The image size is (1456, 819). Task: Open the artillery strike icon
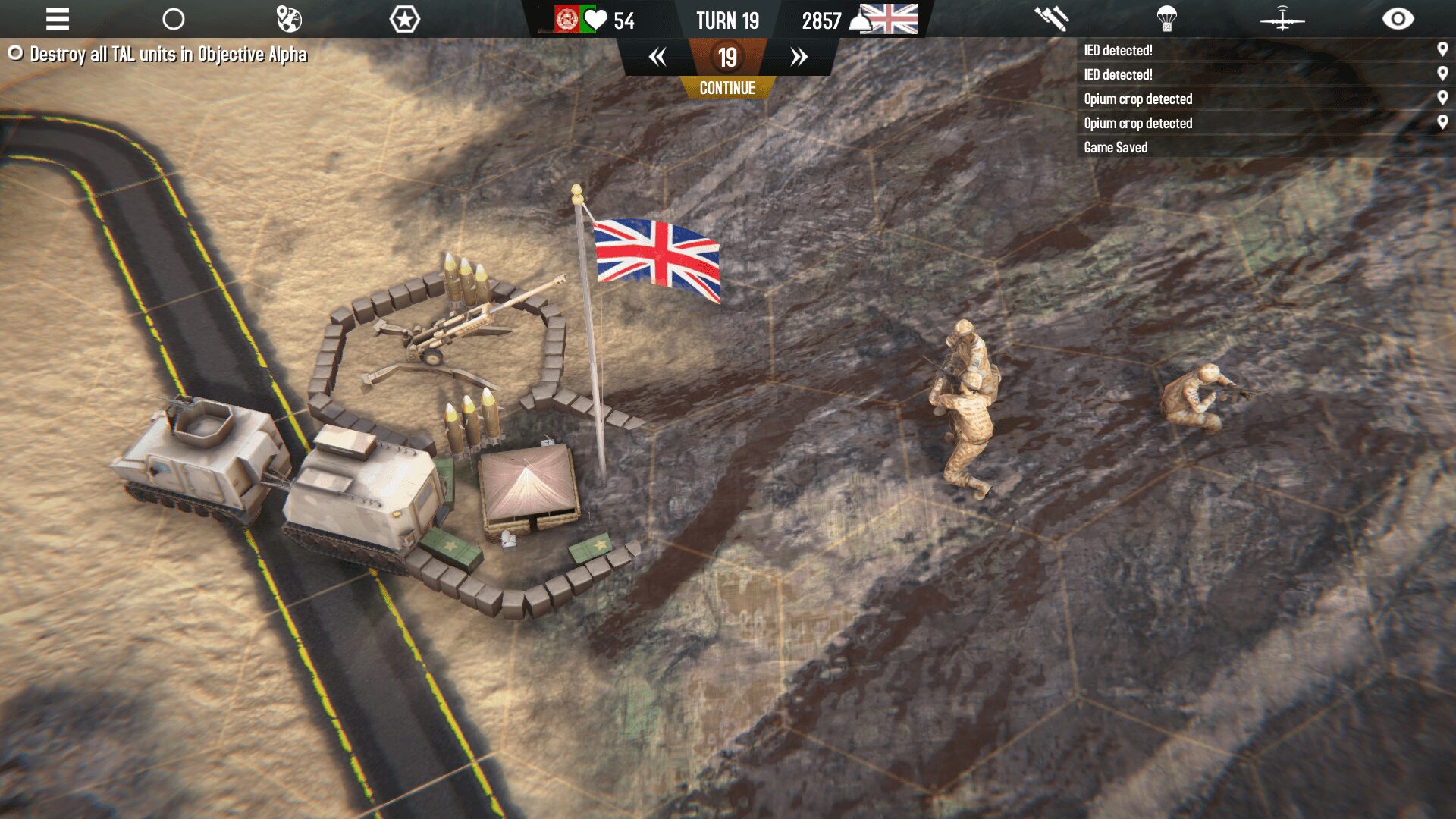pos(1051,19)
